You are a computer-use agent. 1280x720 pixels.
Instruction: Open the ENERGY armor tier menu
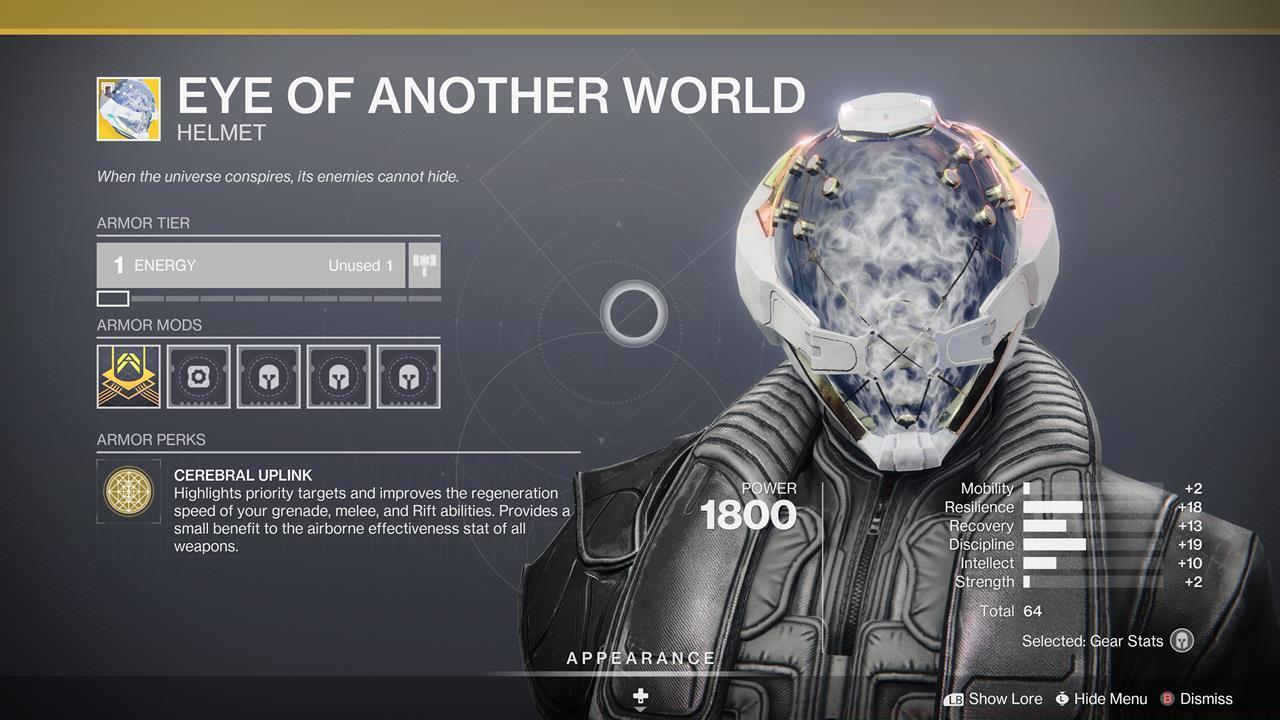click(x=250, y=265)
